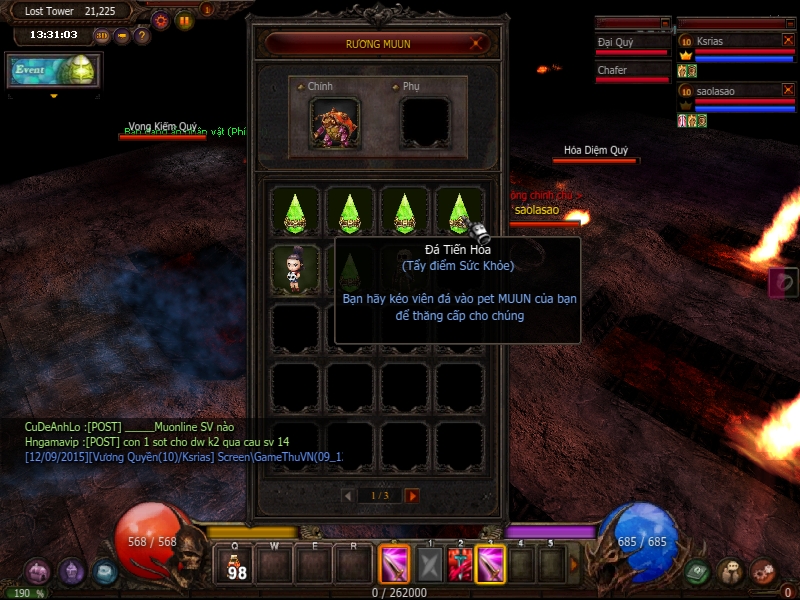
Task: Click the orange pause button
Action: [184, 21]
